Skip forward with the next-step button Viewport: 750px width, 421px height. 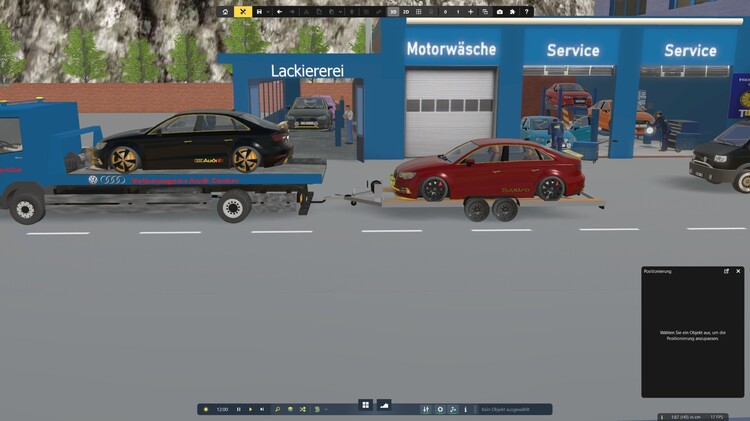point(263,409)
